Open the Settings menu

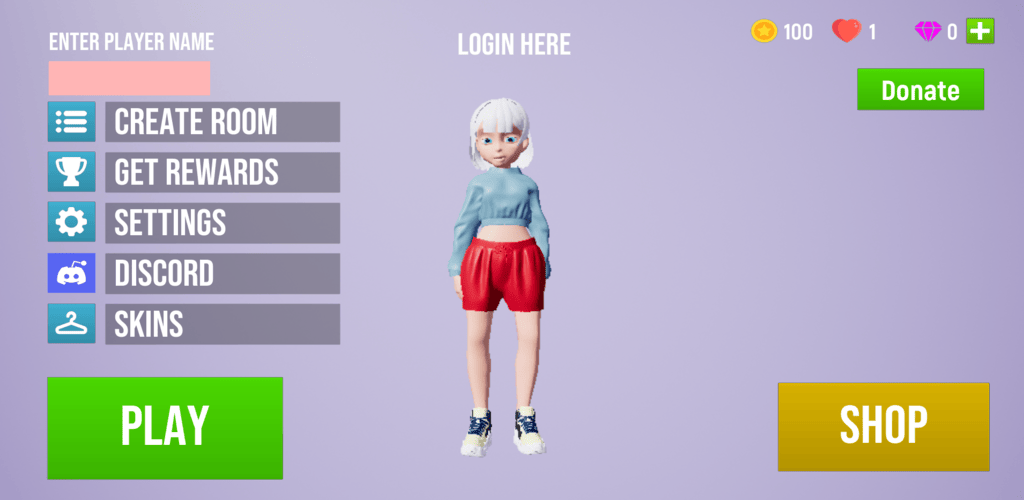[222, 222]
